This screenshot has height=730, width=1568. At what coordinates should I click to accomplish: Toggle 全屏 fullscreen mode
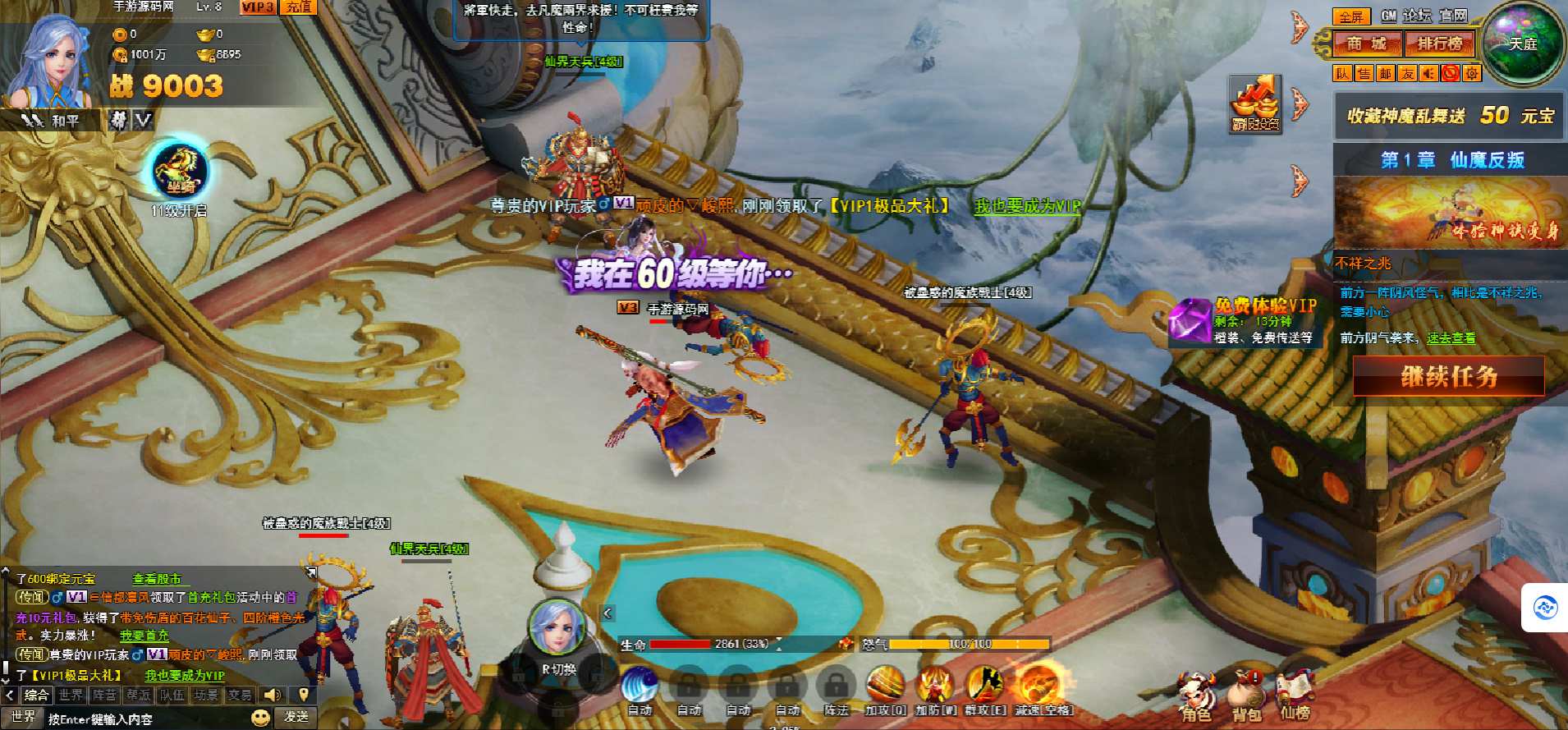[1350, 16]
